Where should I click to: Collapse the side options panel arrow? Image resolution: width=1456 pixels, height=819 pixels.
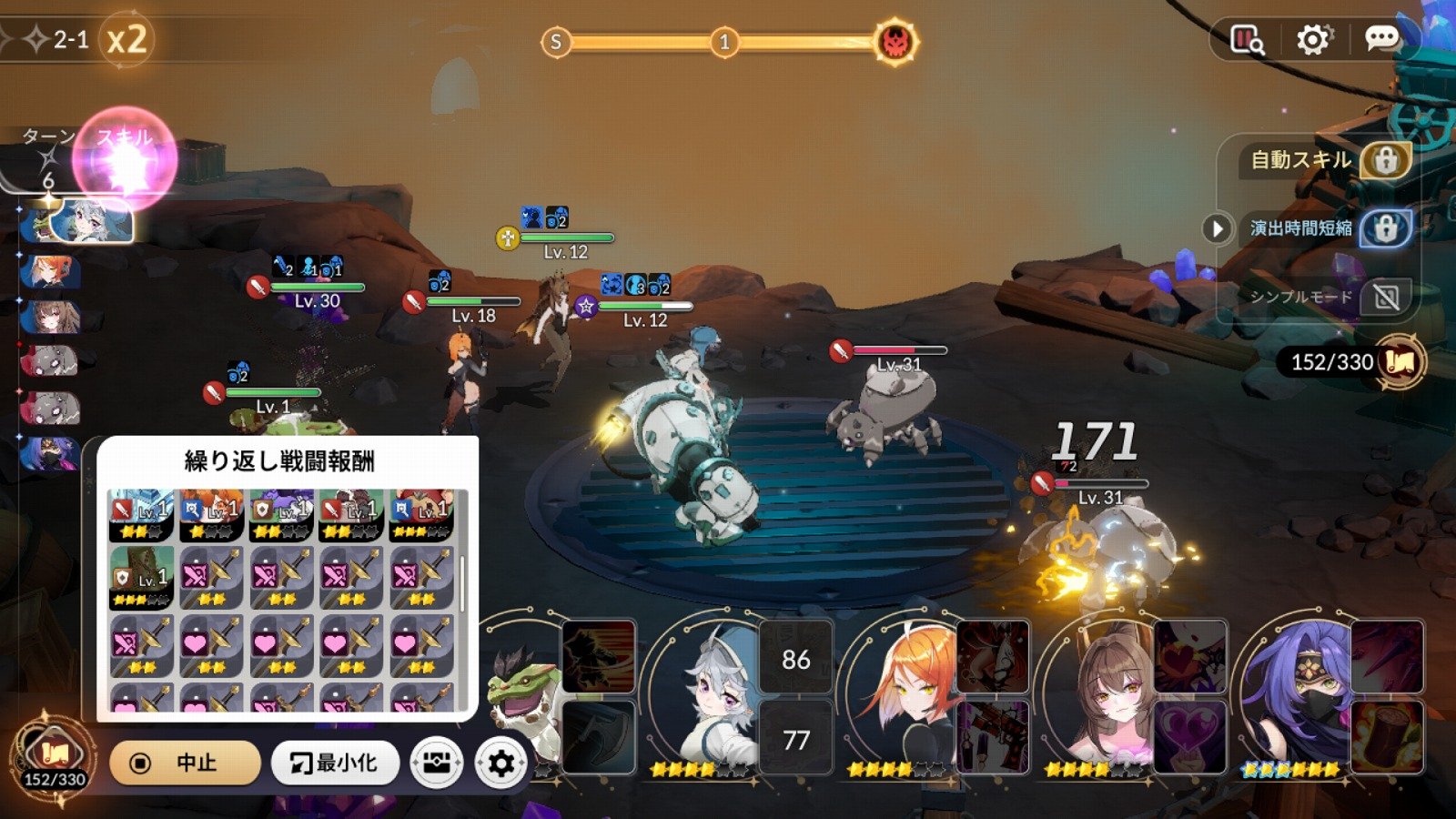(x=1217, y=228)
